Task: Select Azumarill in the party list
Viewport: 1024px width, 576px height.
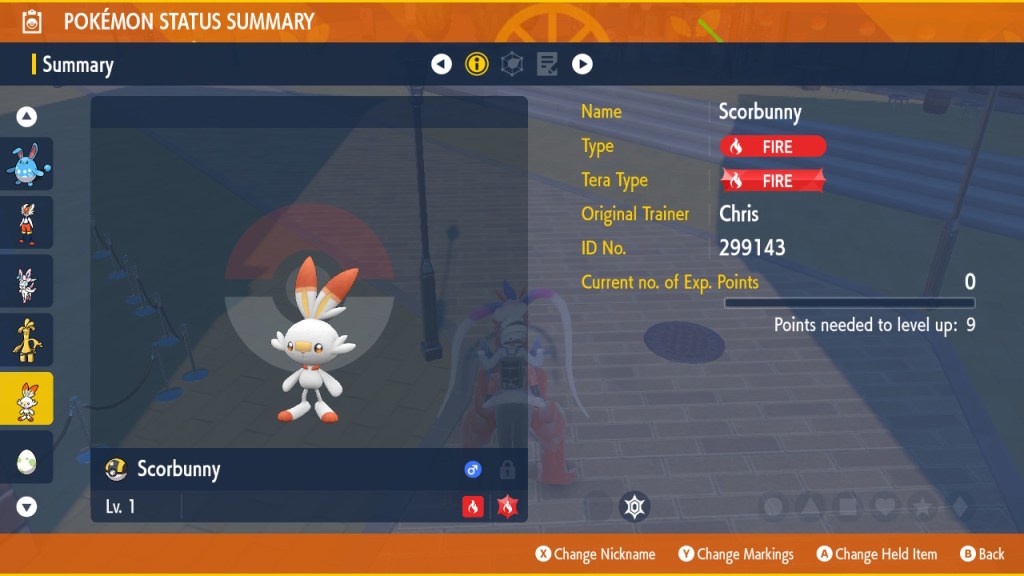Action: pyautogui.click(x=27, y=164)
